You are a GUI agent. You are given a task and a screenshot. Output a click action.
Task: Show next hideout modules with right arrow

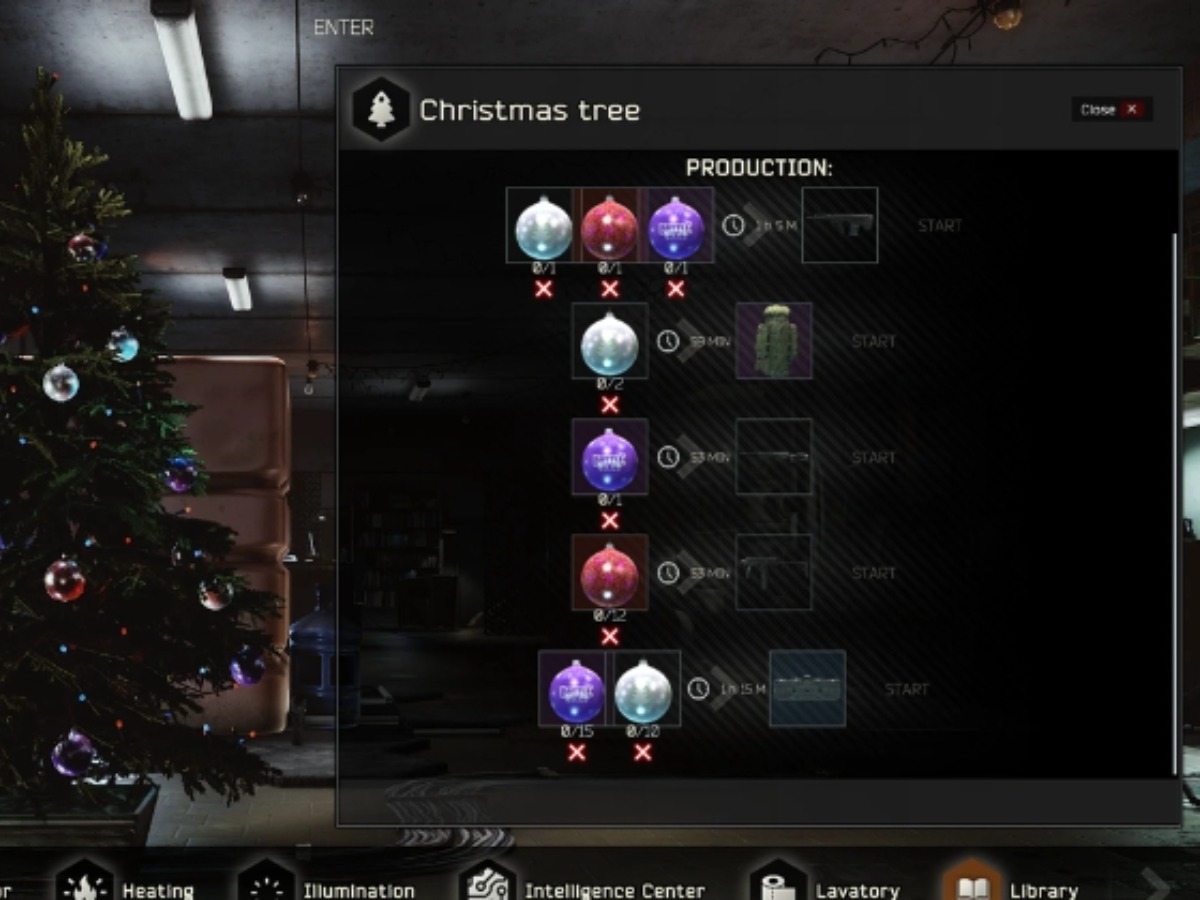[x=1156, y=884]
